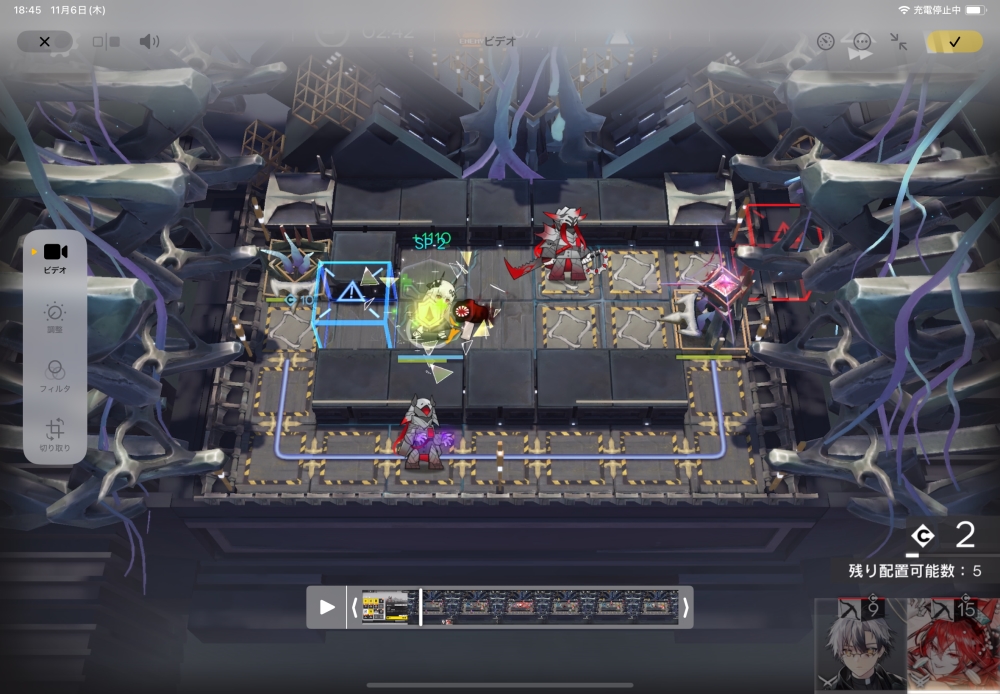Image resolution: width=1000 pixels, height=694 pixels.
Task: Click the inward arrows shrink icon
Action: pyautogui.click(x=899, y=42)
